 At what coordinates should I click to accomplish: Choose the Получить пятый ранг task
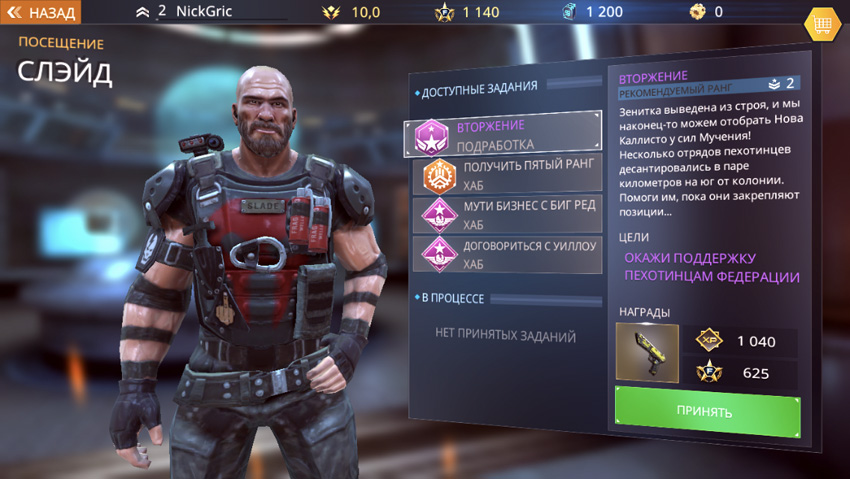(510, 174)
